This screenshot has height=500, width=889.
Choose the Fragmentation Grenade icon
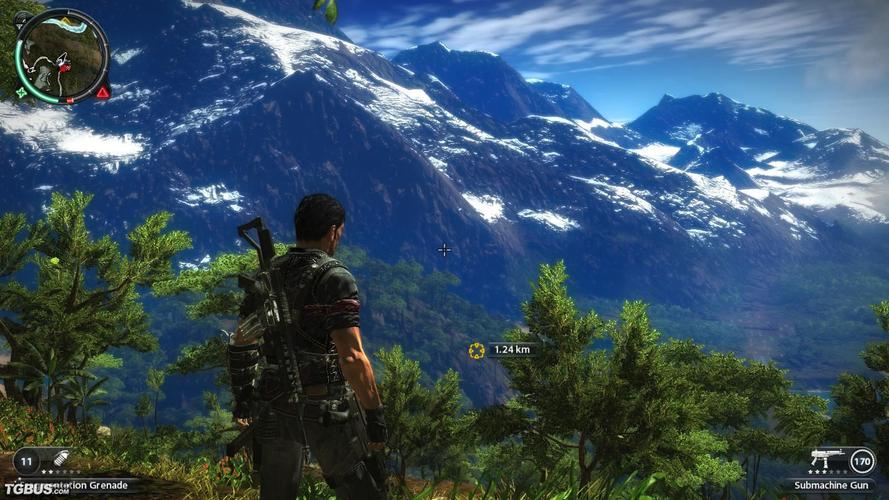[62, 459]
